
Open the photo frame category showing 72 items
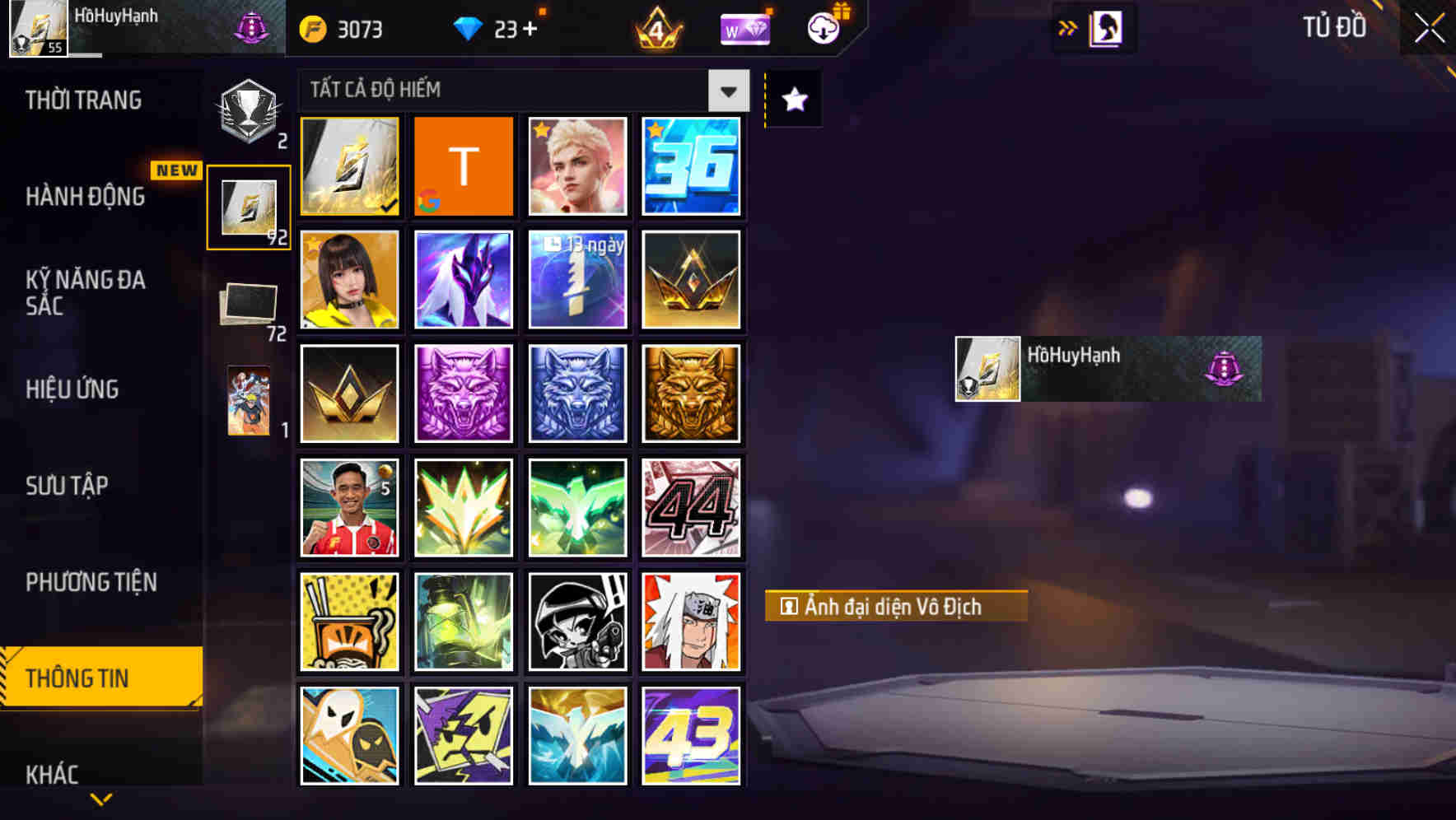(247, 305)
